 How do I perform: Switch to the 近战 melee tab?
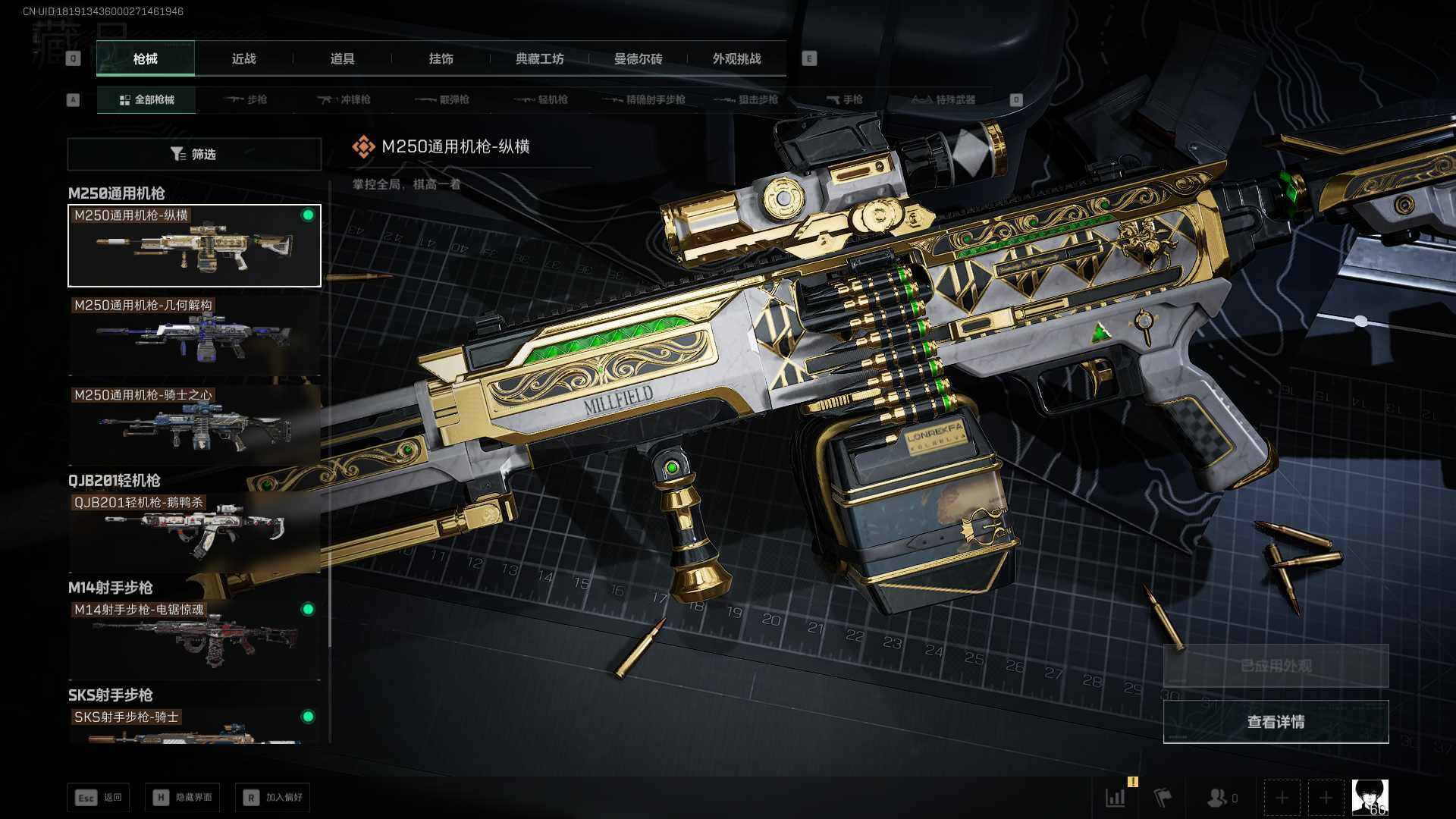(x=243, y=58)
